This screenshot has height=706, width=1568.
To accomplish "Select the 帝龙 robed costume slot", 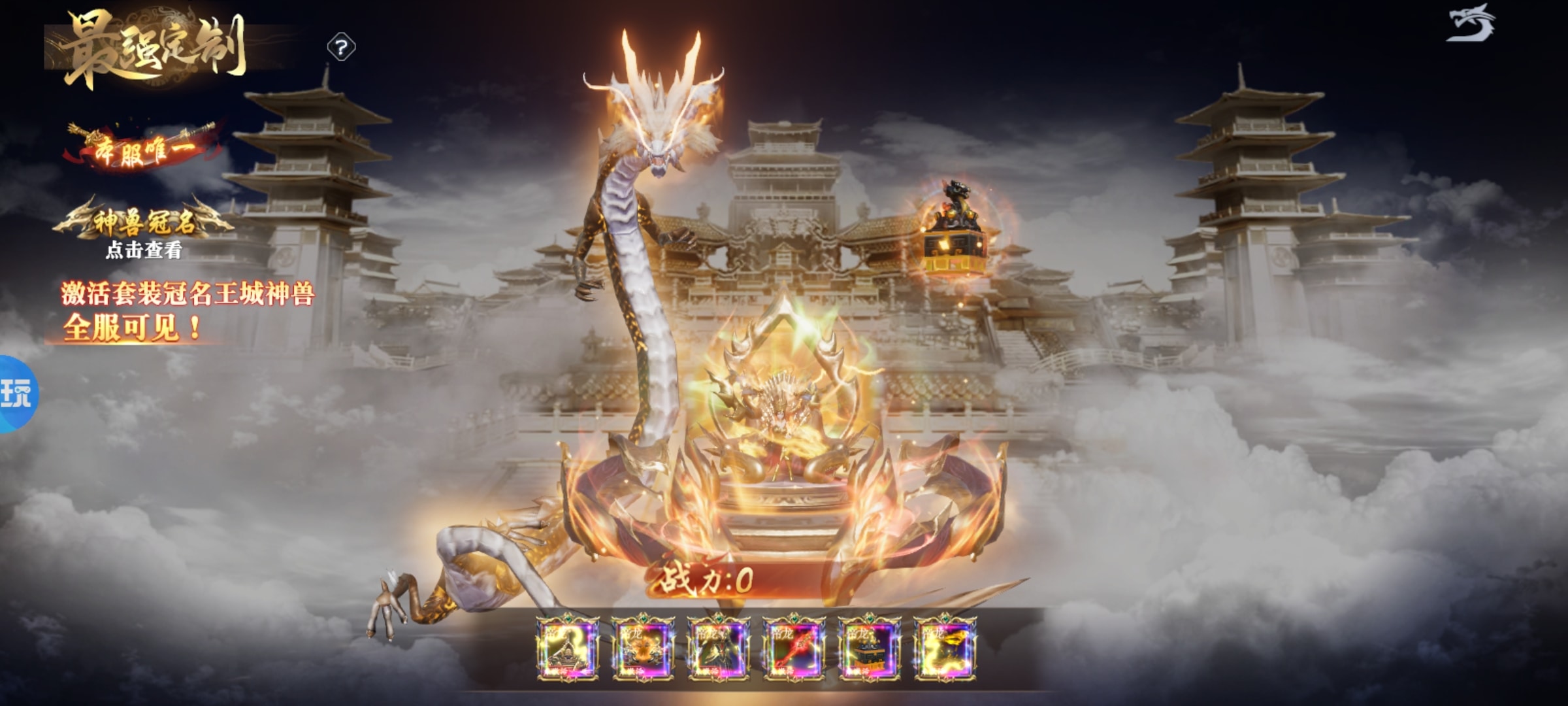I will point(718,648).
